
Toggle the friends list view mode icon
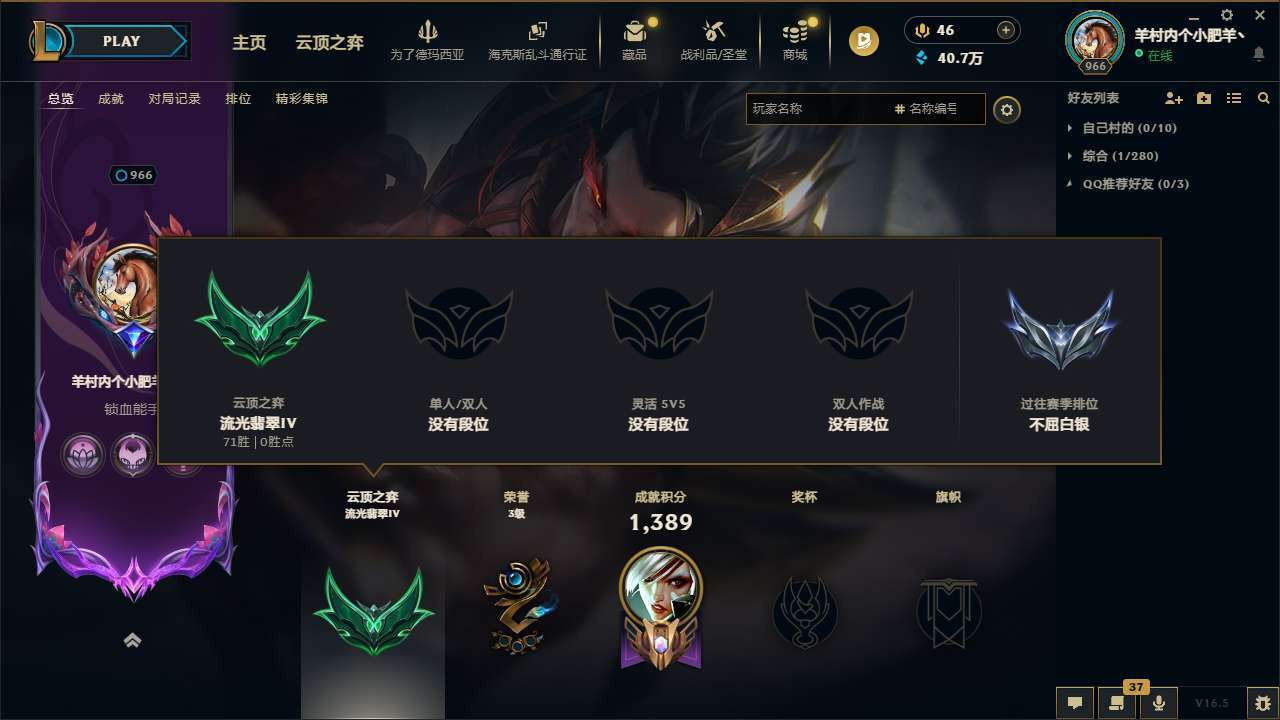(x=1234, y=98)
